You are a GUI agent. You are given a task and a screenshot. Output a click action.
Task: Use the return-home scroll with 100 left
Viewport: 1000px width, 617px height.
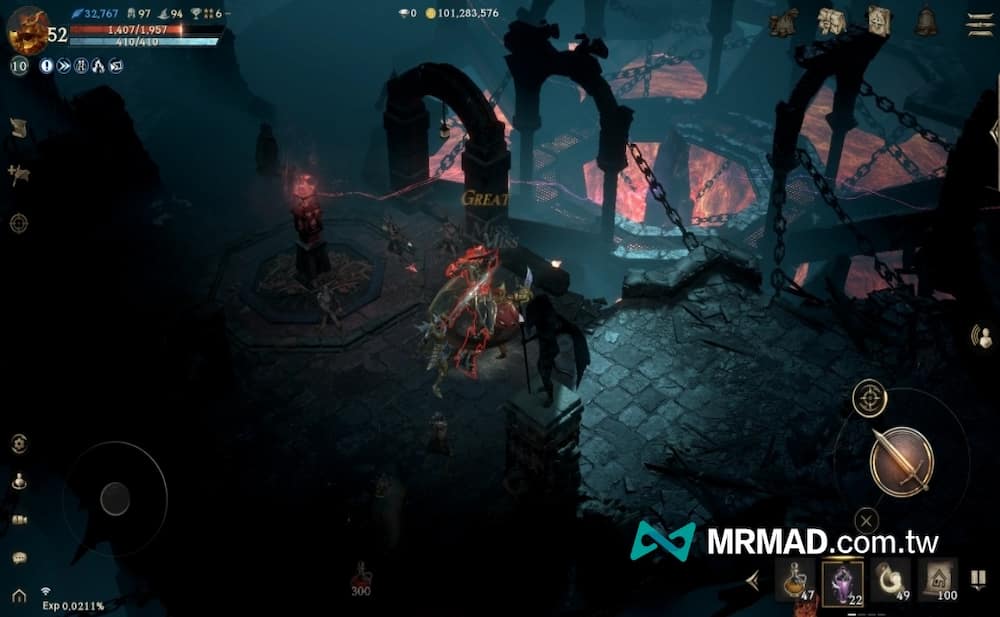point(937,579)
